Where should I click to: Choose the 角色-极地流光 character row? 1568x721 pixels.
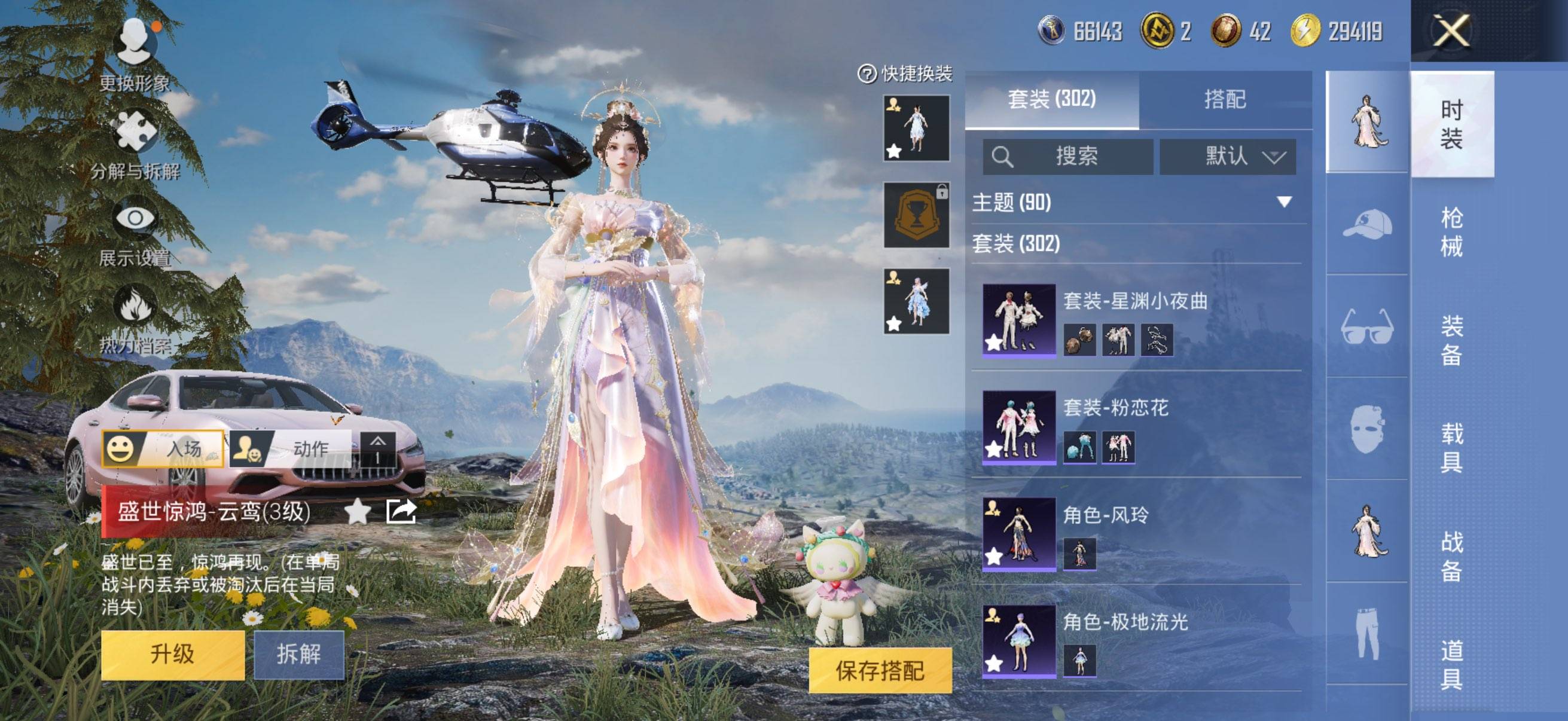(1136, 641)
